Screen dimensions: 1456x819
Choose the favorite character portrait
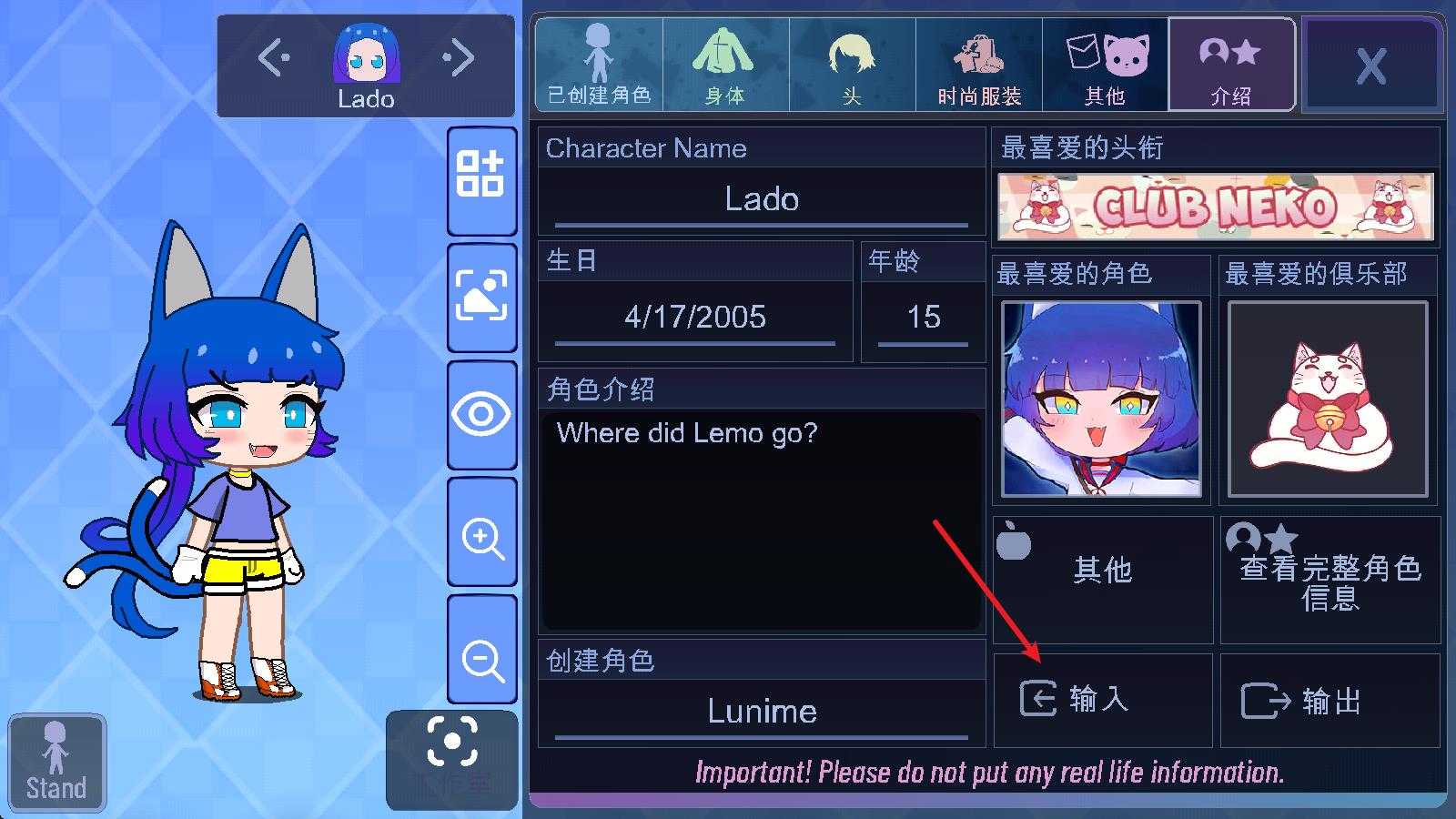coord(1101,399)
